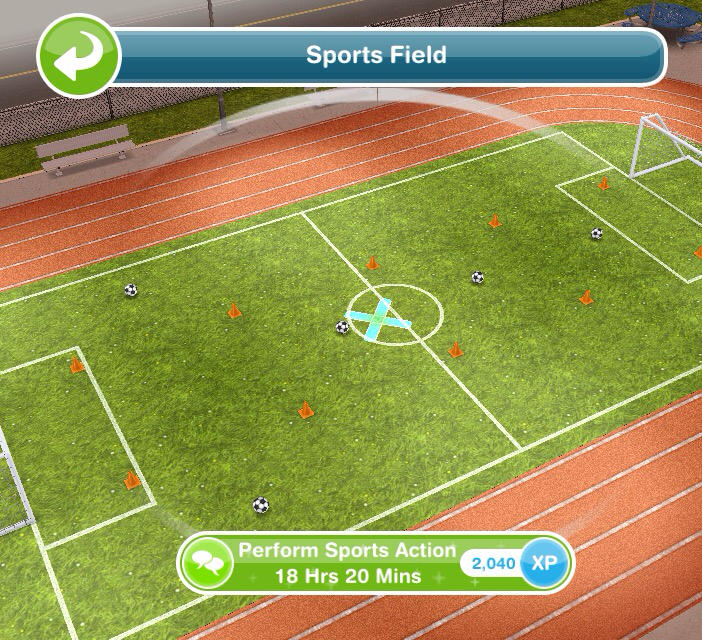Go back using the green arrow button
The height and width of the screenshot is (640, 702).
(x=78, y=56)
